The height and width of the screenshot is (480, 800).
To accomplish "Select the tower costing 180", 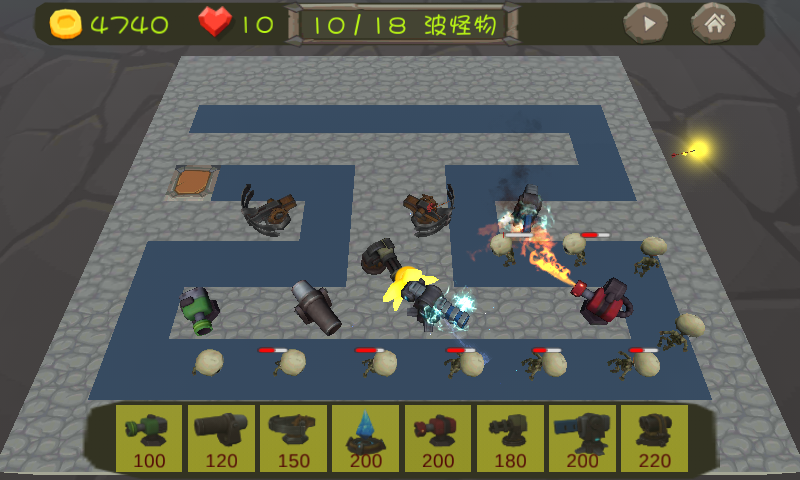I will [509, 438].
